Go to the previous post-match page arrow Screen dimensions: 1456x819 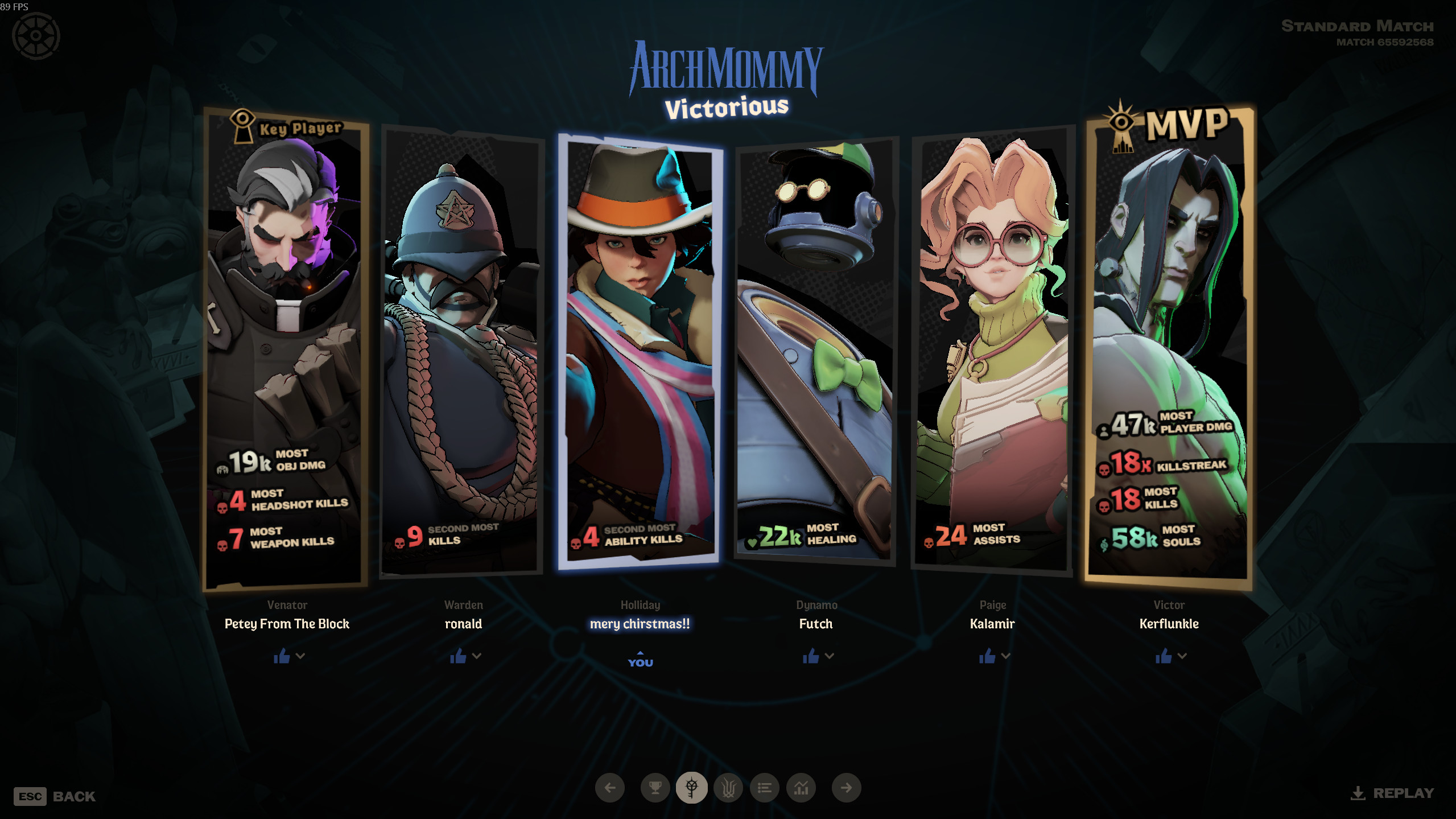pyautogui.click(x=610, y=788)
